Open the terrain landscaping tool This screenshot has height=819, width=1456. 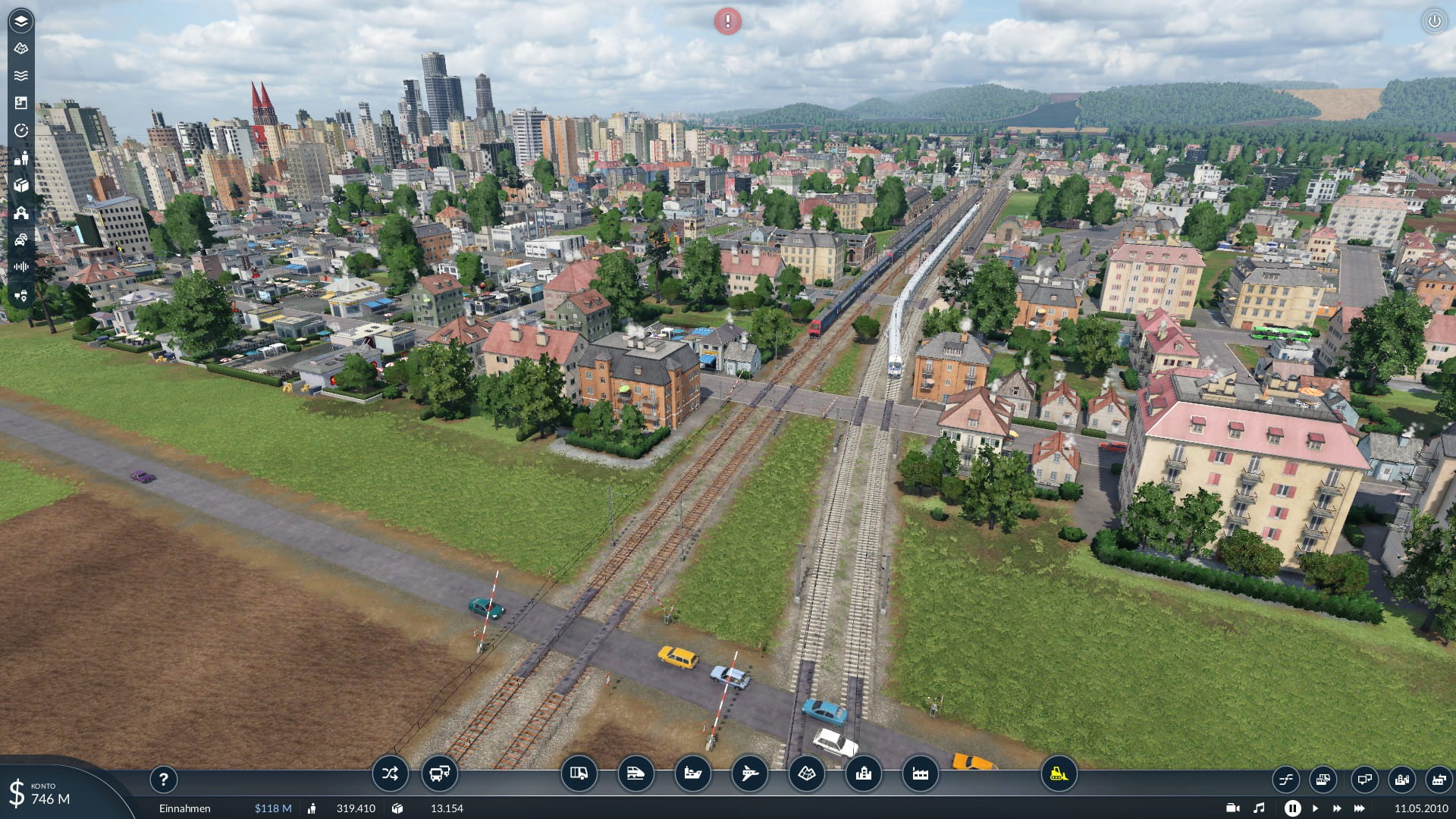(806, 774)
